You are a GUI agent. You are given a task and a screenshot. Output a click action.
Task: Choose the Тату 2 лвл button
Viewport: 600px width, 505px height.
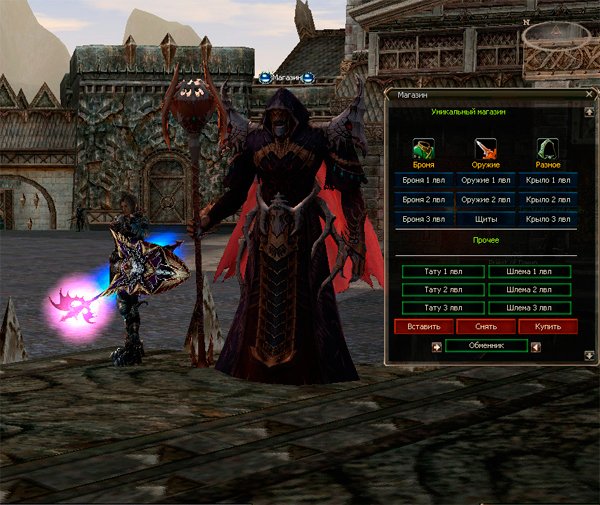tap(440, 289)
